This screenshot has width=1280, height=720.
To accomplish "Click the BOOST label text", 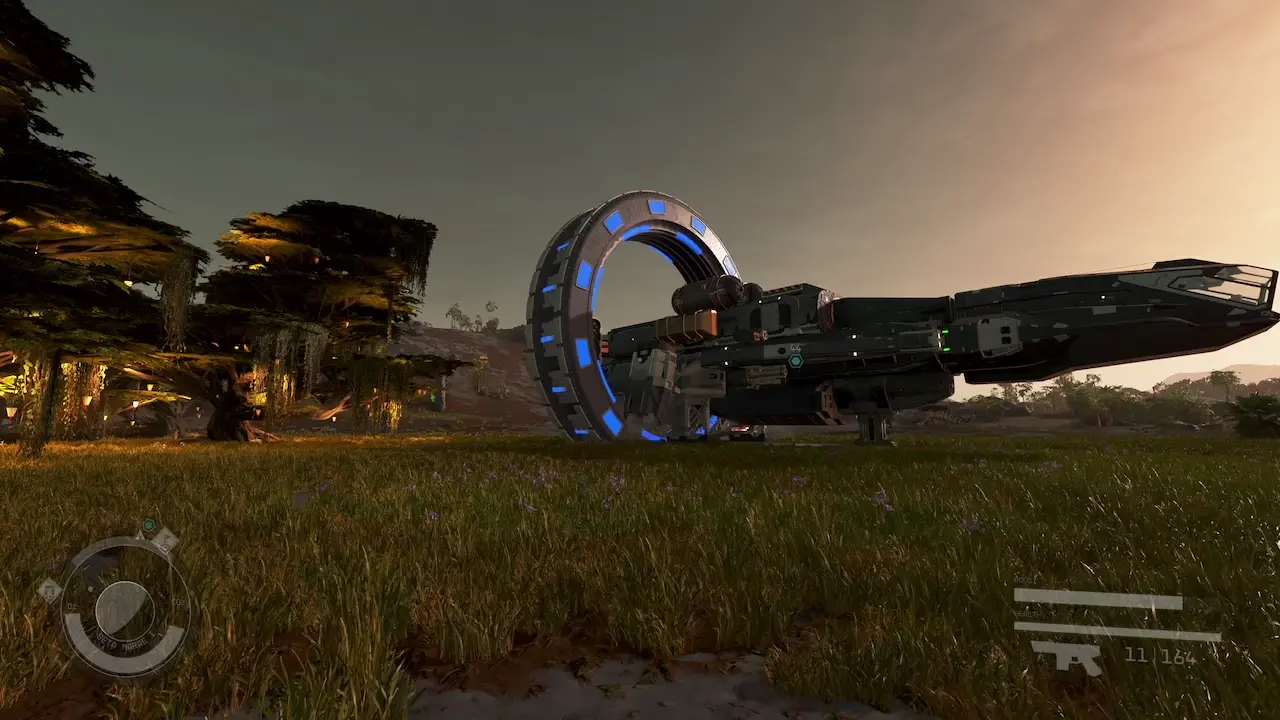I will coord(1024,577).
